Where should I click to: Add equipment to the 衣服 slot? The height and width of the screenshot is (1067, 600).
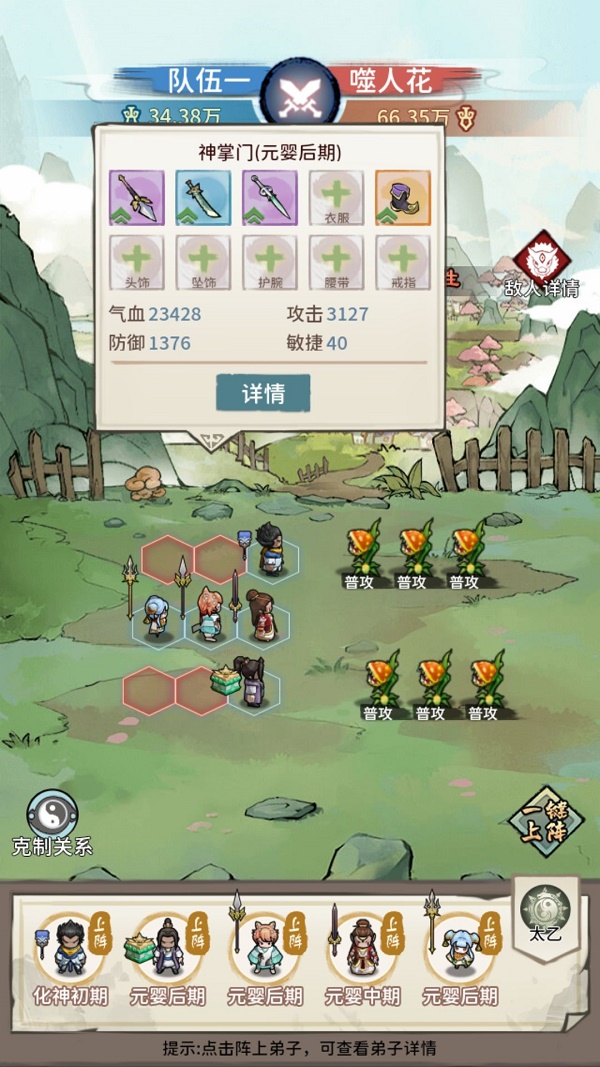point(336,197)
